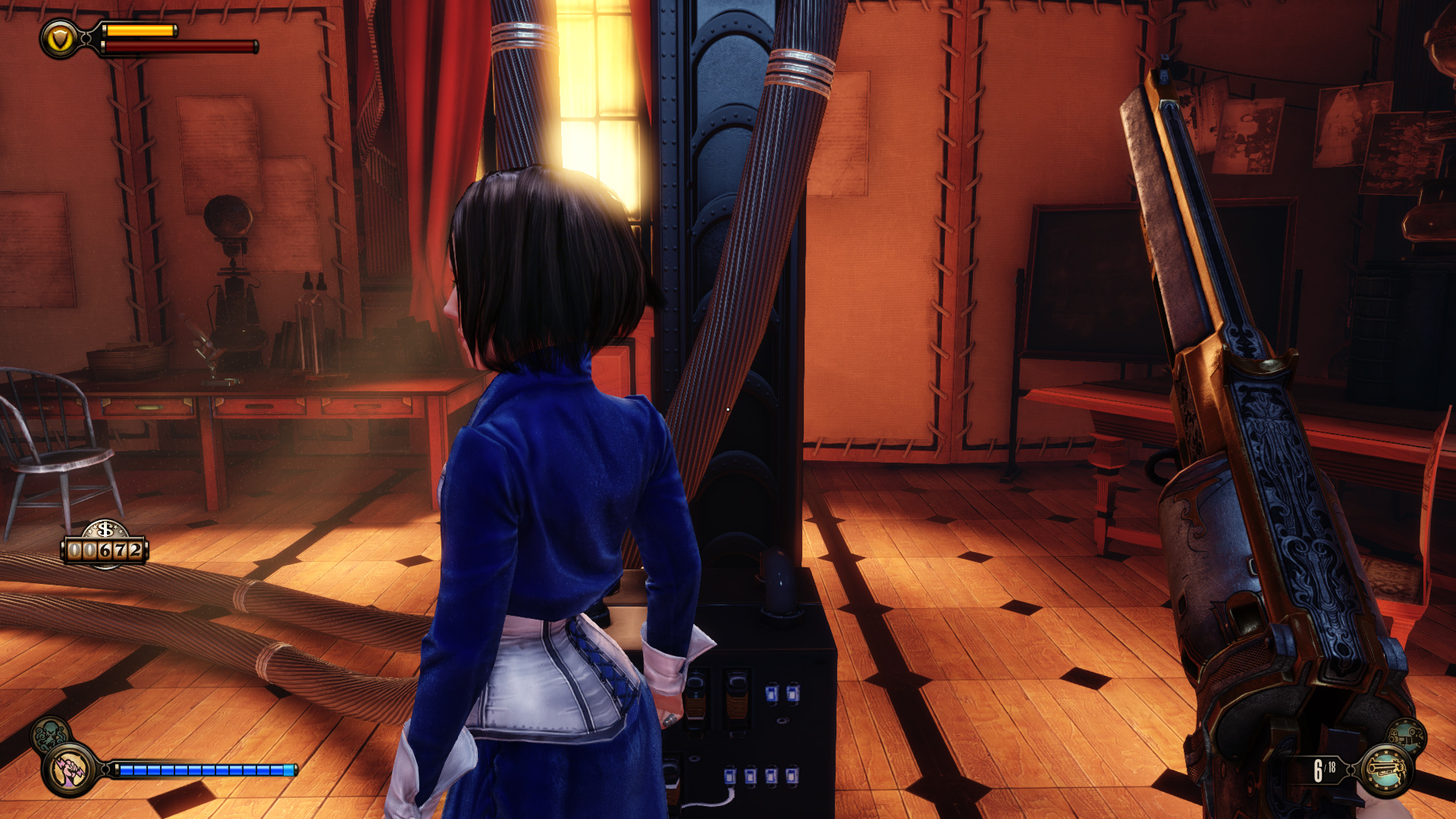Swap to the secondary crank gun icon
Image resolution: width=1456 pixels, height=819 pixels.
pyautogui.click(x=1407, y=735)
